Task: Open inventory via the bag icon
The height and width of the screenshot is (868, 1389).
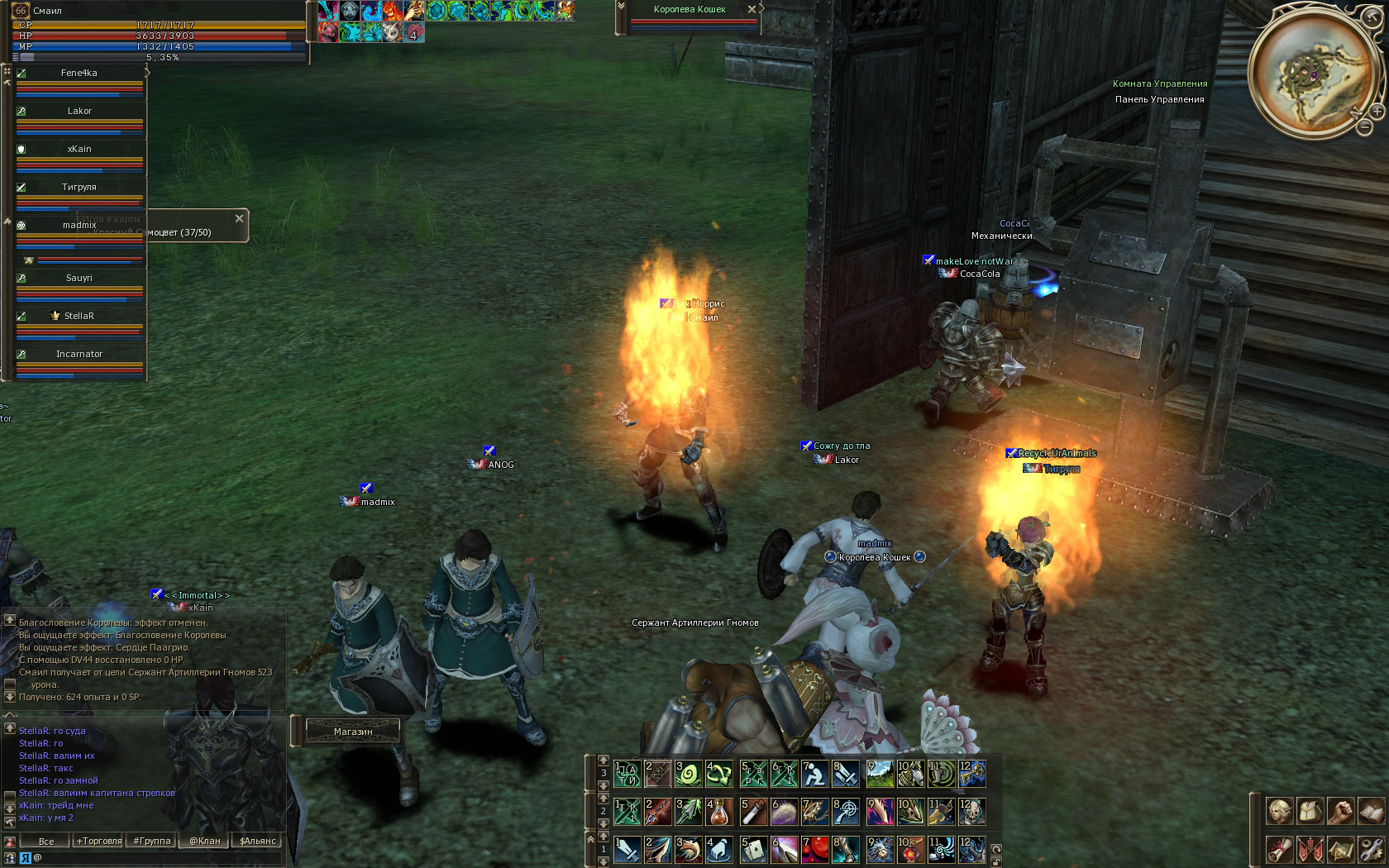Action: 1309,811
